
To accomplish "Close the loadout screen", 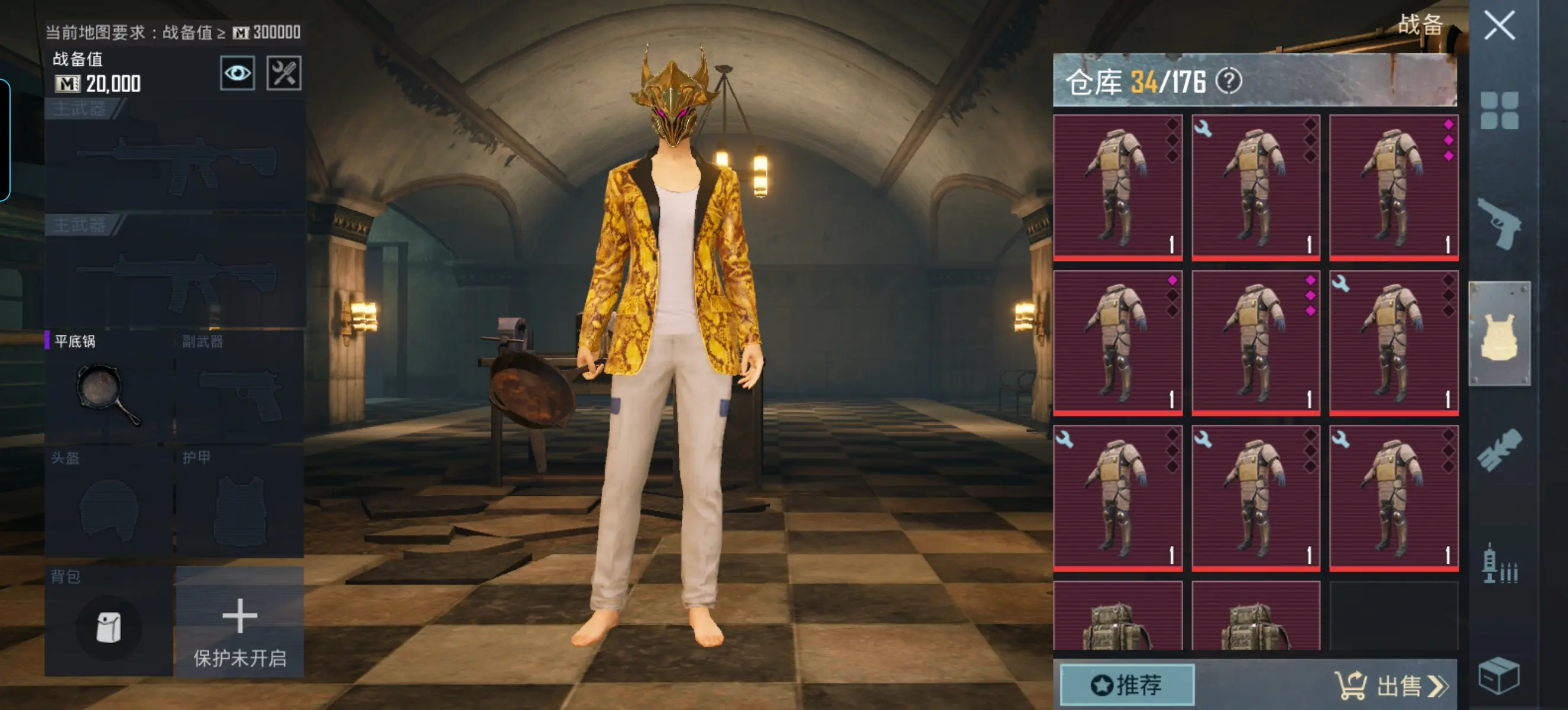I will tap(1499, 26).
